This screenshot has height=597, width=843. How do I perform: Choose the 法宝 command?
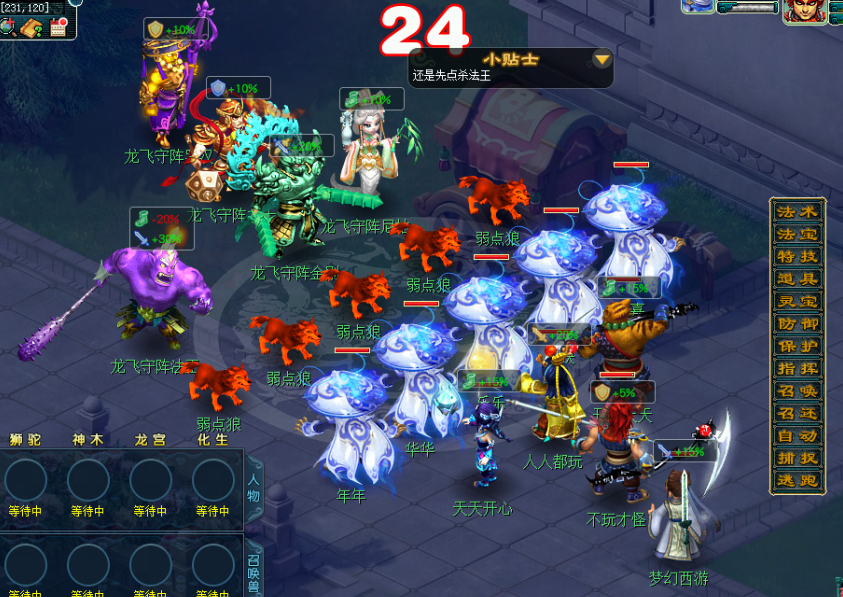[798, 234]
